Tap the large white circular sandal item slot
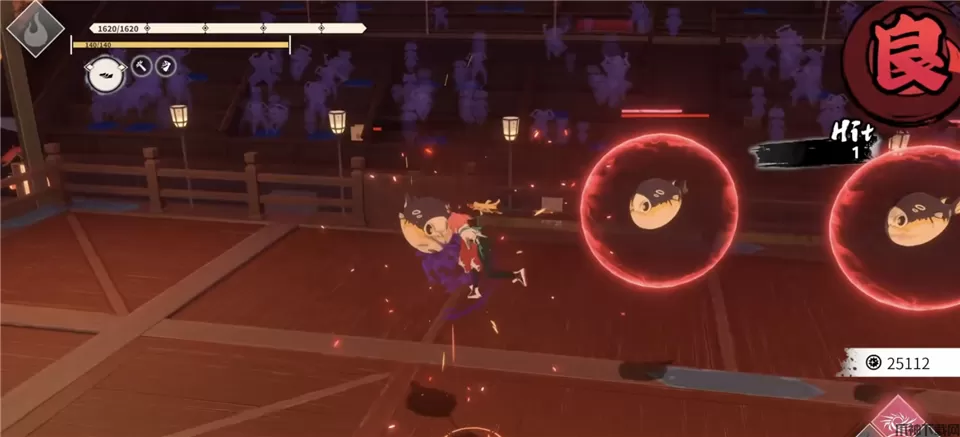The height and width of the screenshot is (437, 960). [104, 74]
